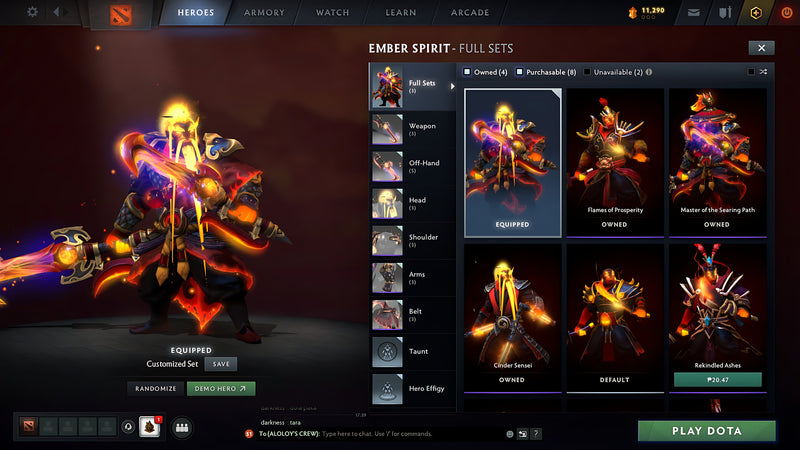Select the Flames of Prosperity set

tap(614, 161)
